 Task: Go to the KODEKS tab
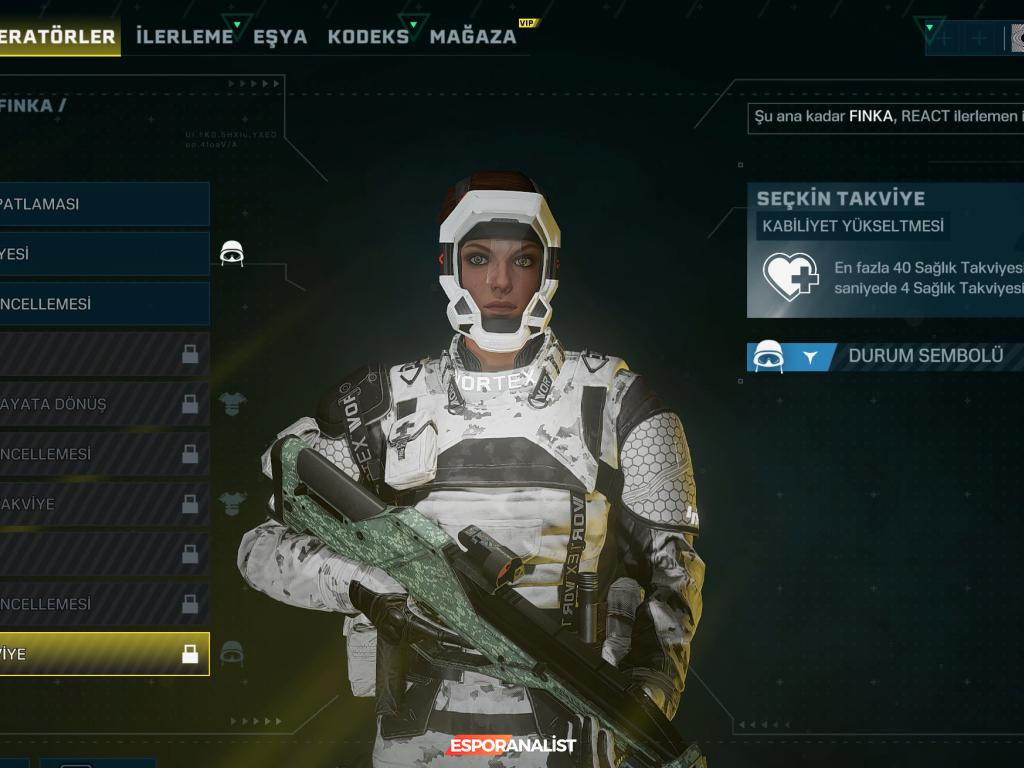(368, 37)
